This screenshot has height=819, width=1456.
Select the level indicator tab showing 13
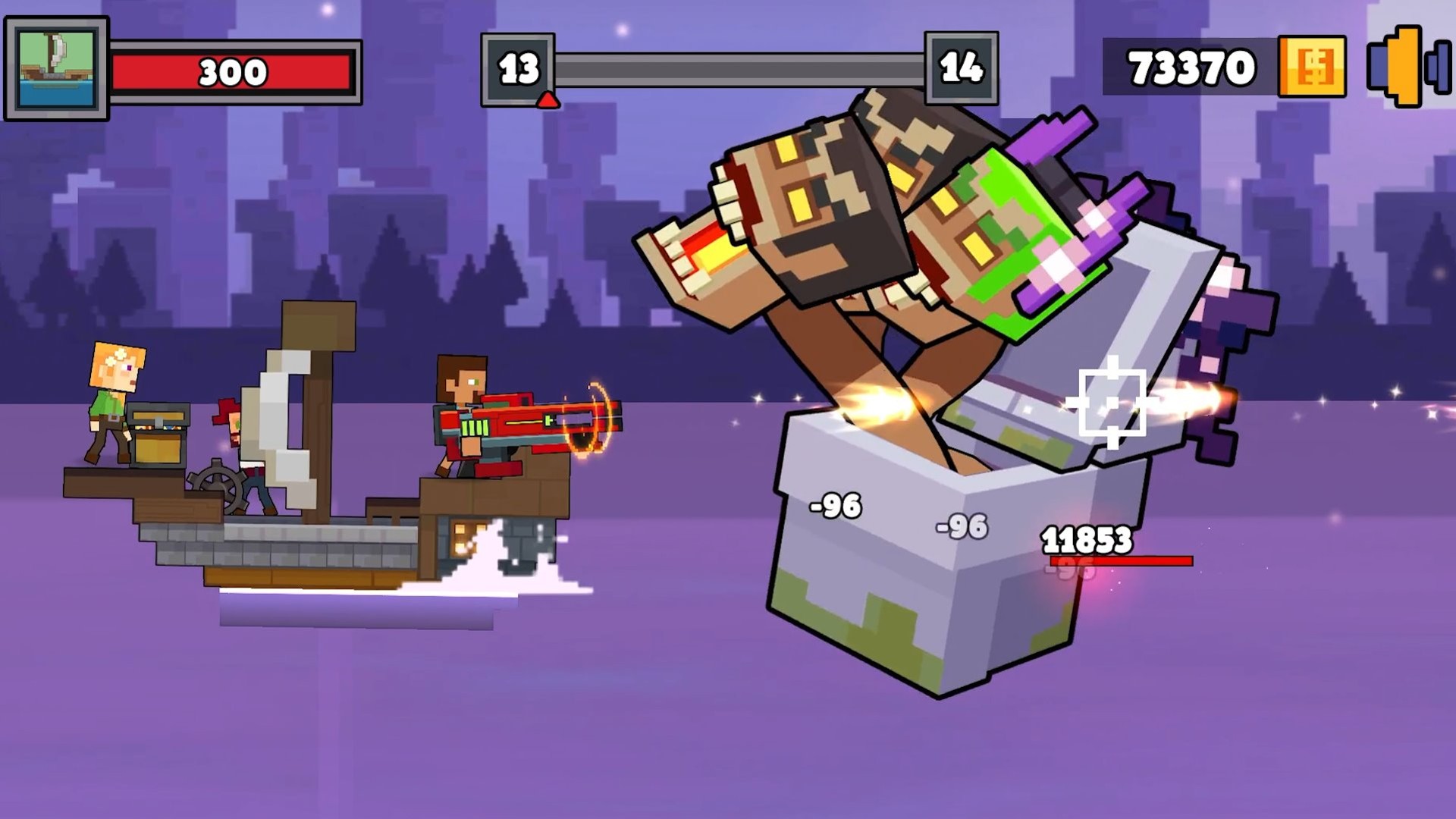coord(518,68)
